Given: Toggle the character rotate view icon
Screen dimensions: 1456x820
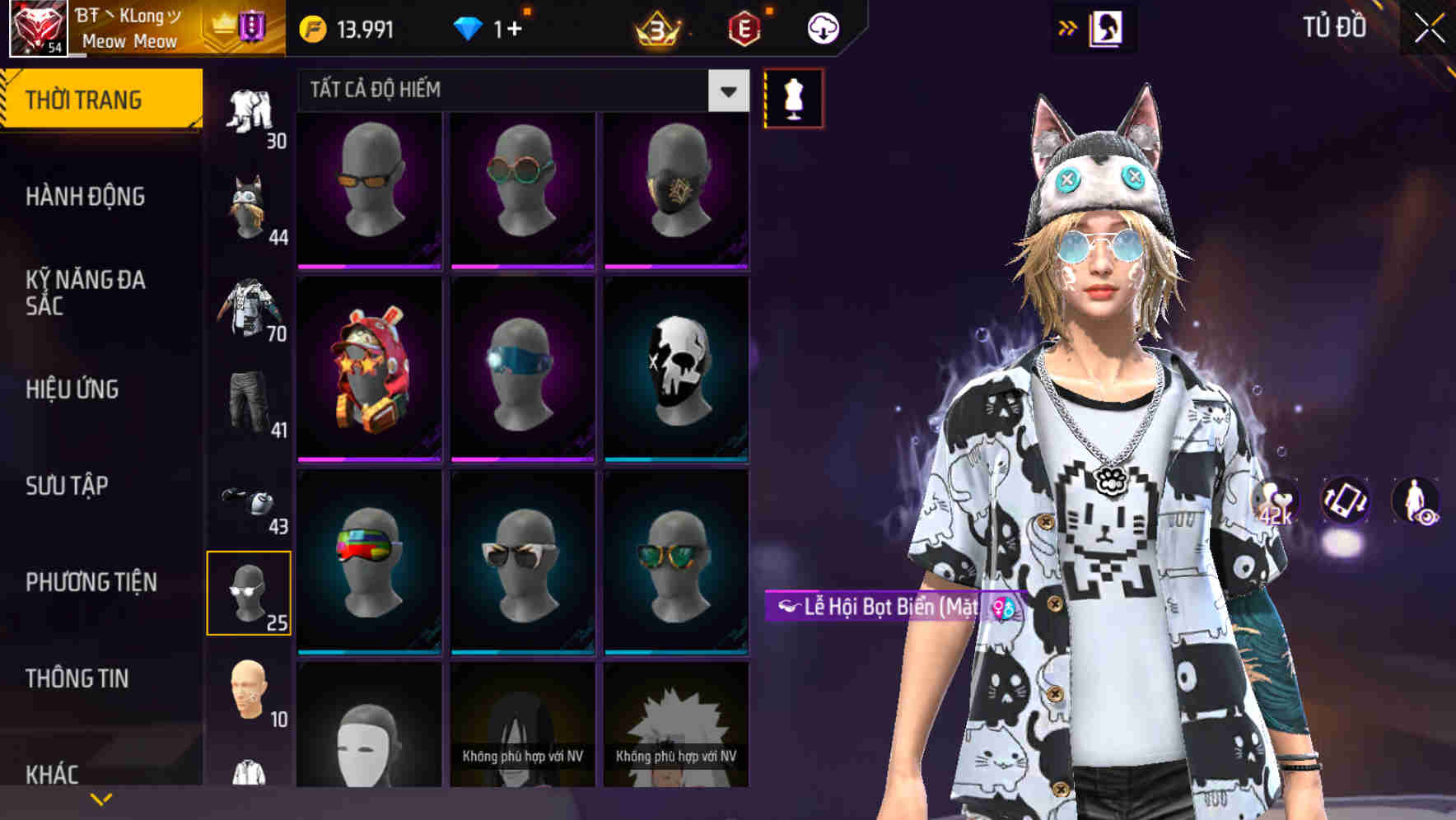Looking at the screenshot, I should [1344, 501].
